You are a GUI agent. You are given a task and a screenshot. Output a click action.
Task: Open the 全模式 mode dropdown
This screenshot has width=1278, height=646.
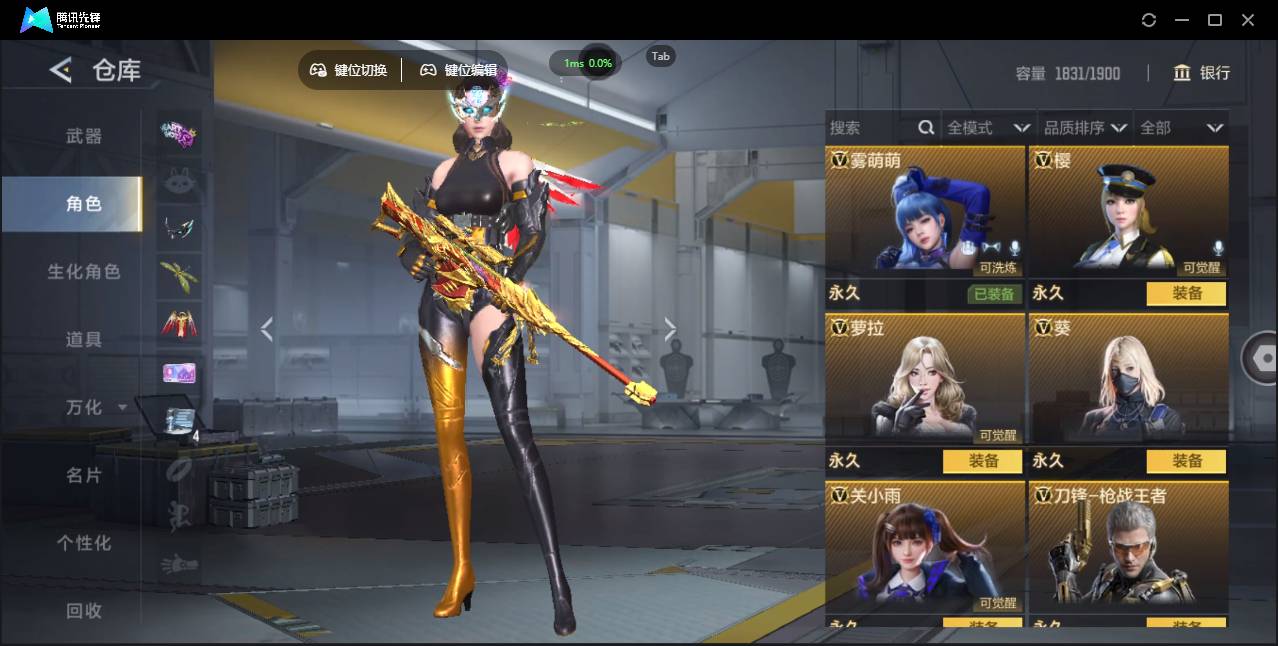coord(987,128)
